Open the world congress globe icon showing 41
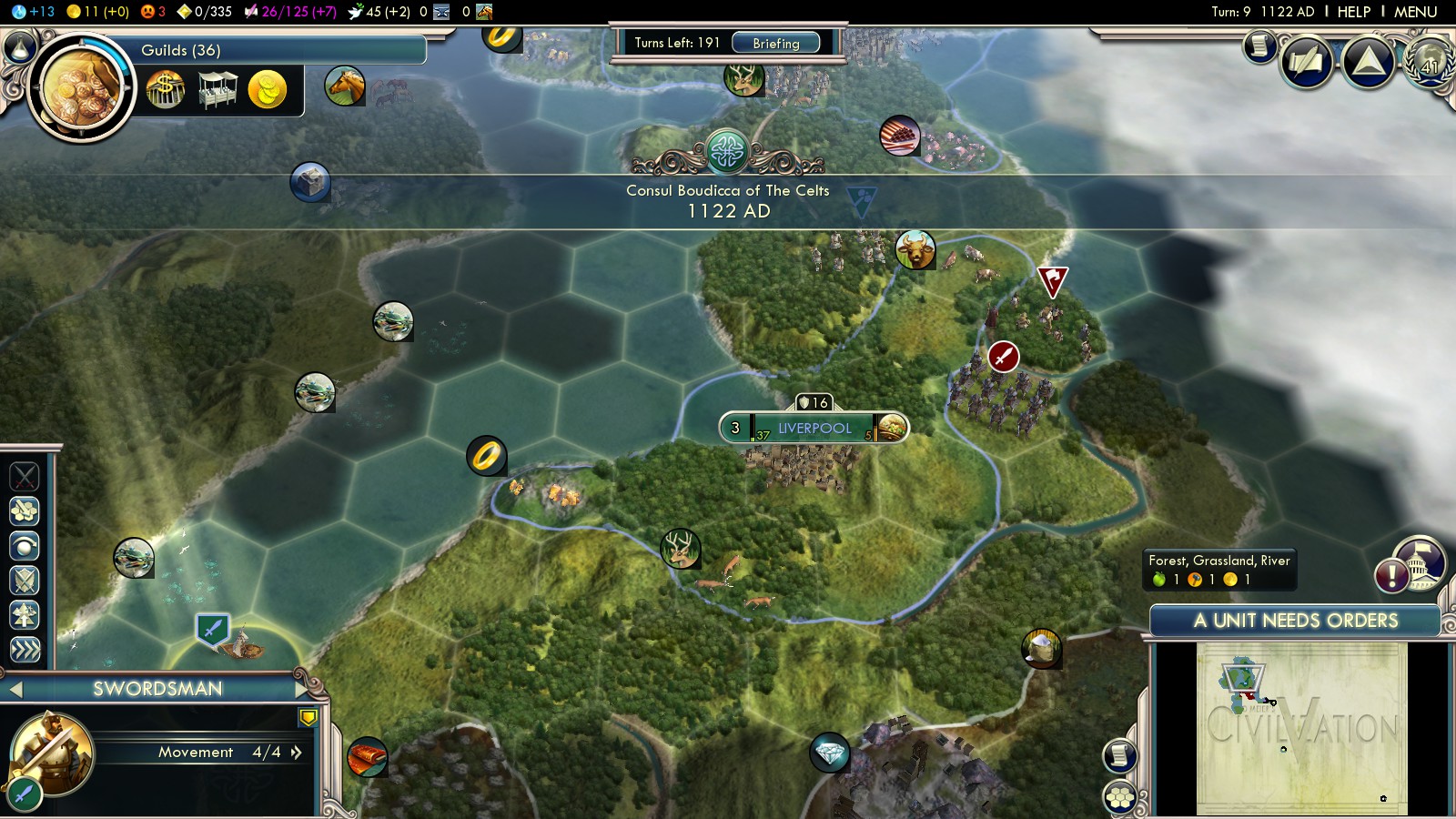Screen dimensions: 1456x819 [x=1430, y=62]
